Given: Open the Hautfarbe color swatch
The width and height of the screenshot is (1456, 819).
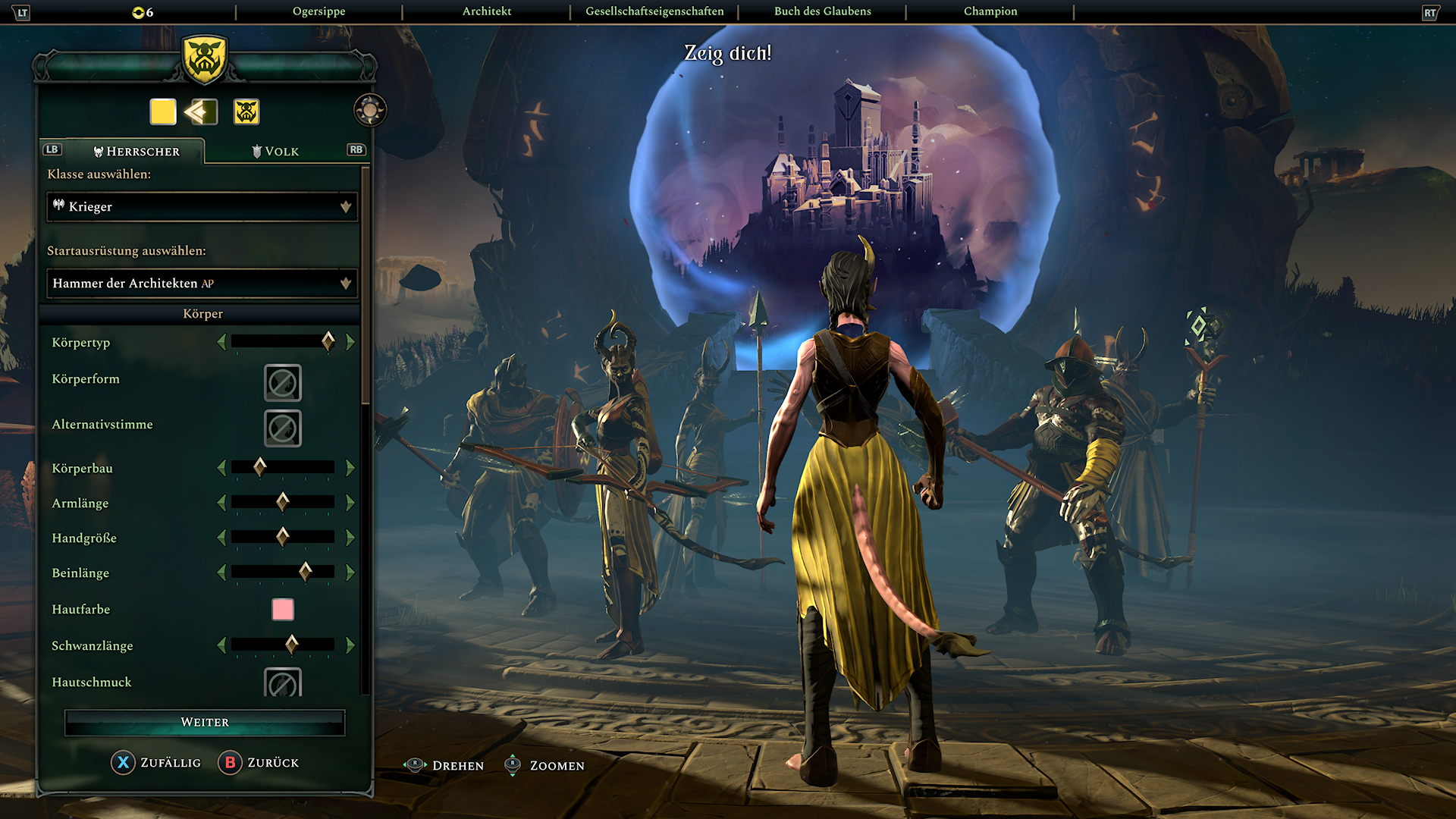Looking at the screenshot, I should pos(282,609).
